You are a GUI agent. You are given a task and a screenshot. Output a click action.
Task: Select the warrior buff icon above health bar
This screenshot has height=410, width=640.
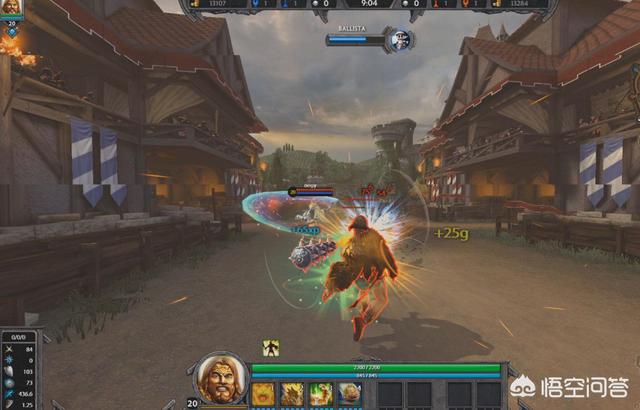click(271, 347)
